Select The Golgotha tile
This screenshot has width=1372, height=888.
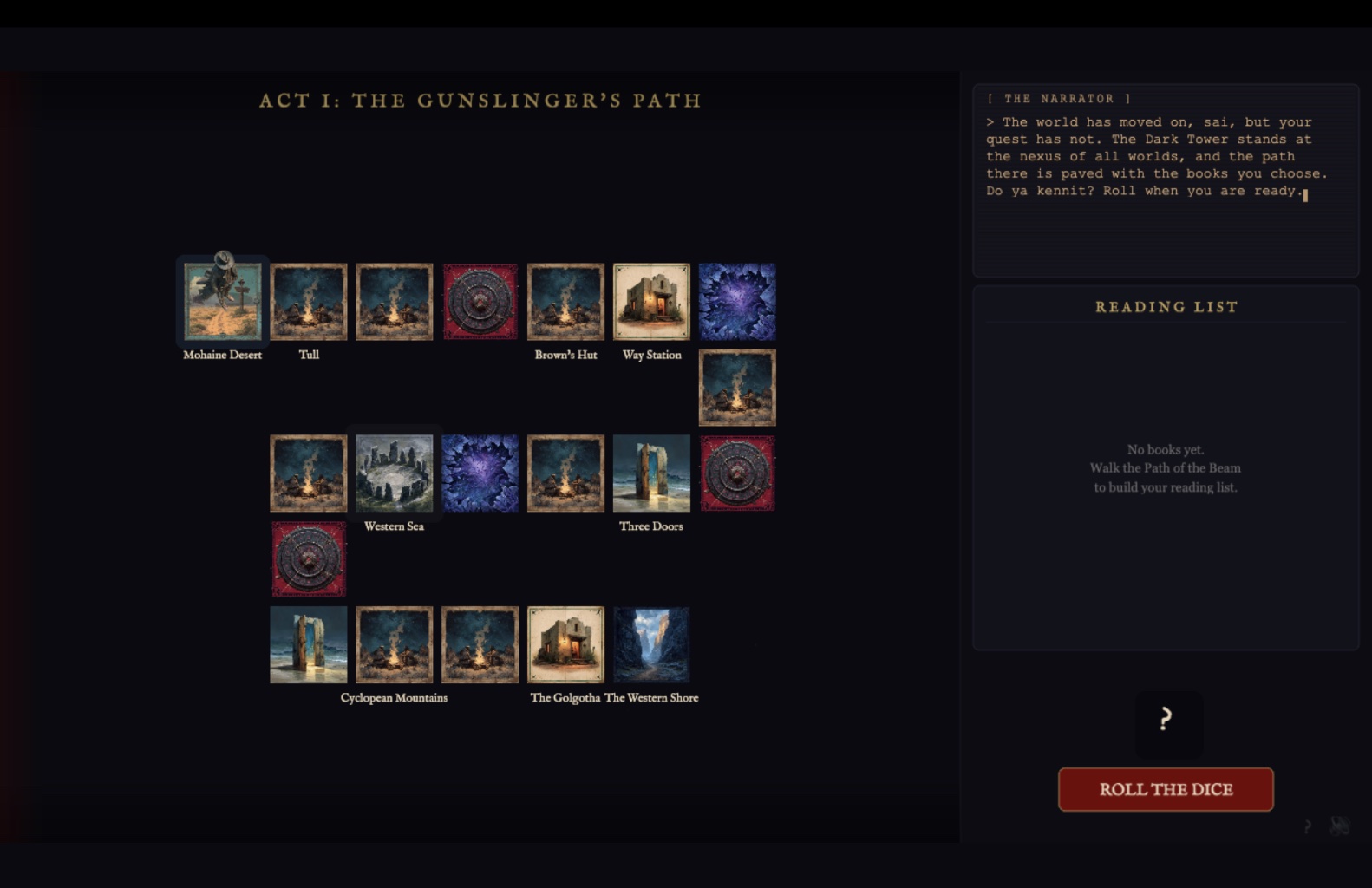click(x=565, y=645)
